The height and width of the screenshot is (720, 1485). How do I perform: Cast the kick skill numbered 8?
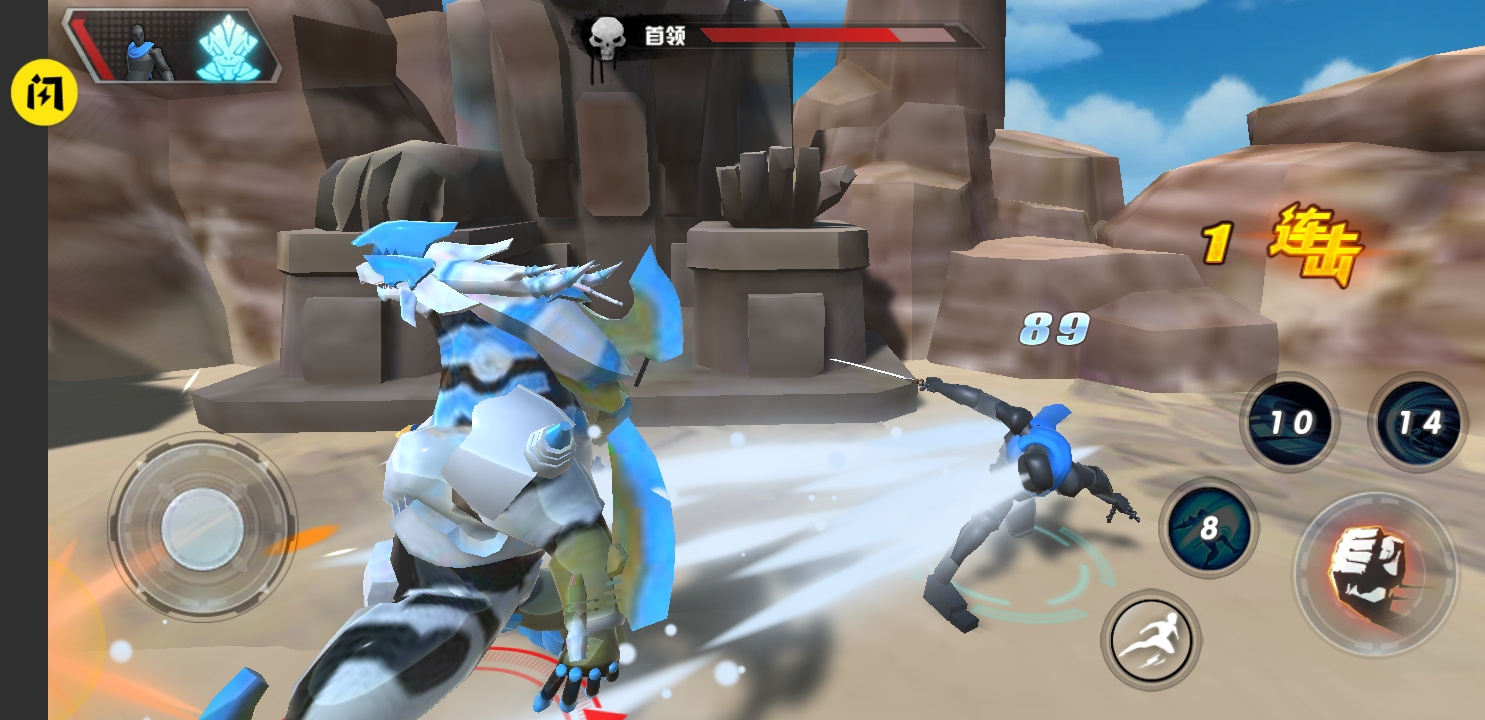click(x=1207, y=528)
